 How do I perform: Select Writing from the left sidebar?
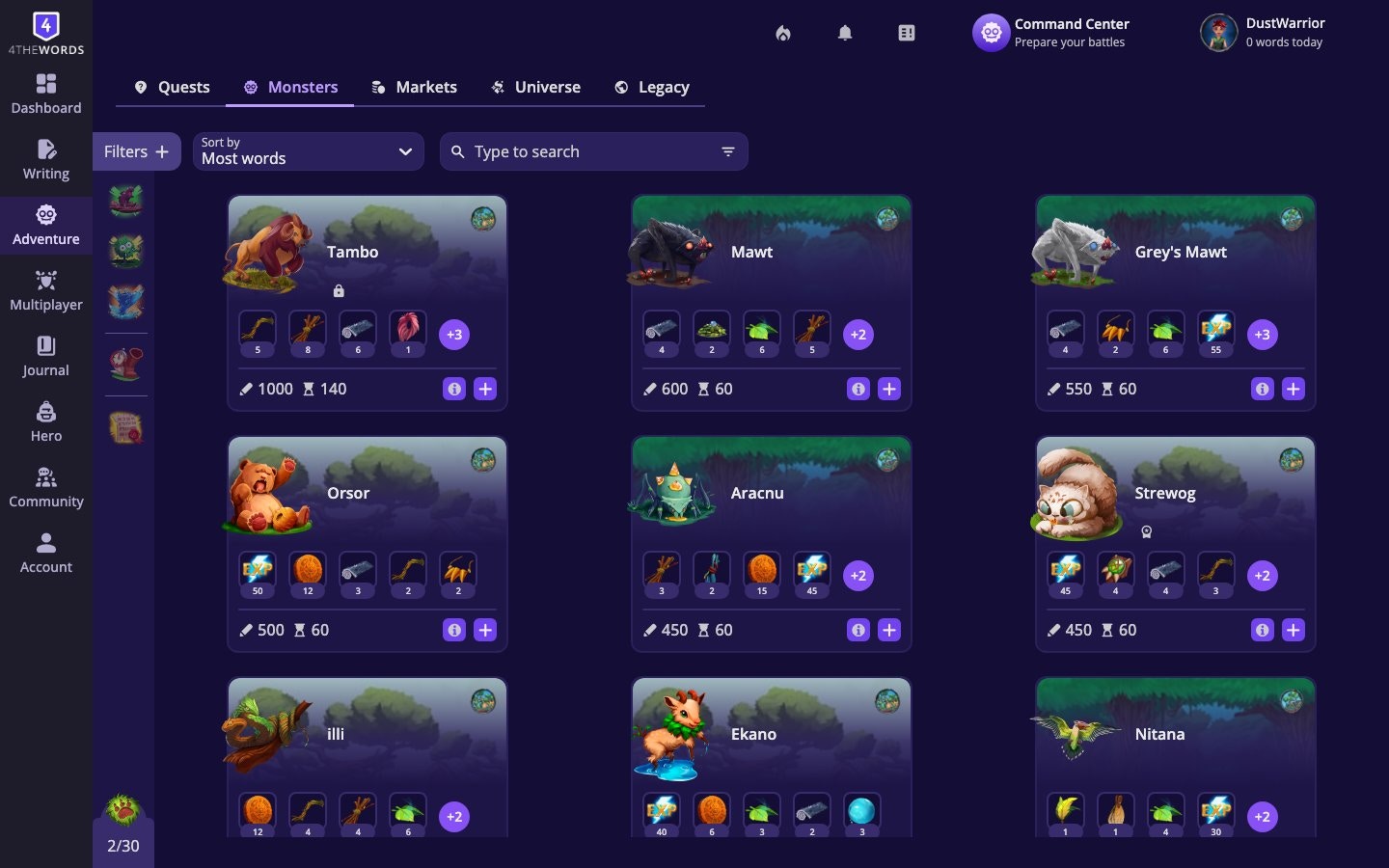45,160
